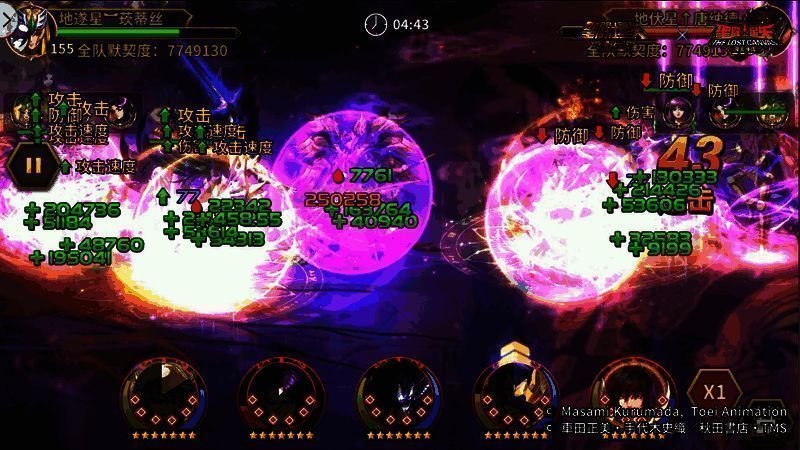This screenshot has height=450, width=800.
Task: Pause the battle with the pause button
Action: pyautogui.click(x=33, y=164)
